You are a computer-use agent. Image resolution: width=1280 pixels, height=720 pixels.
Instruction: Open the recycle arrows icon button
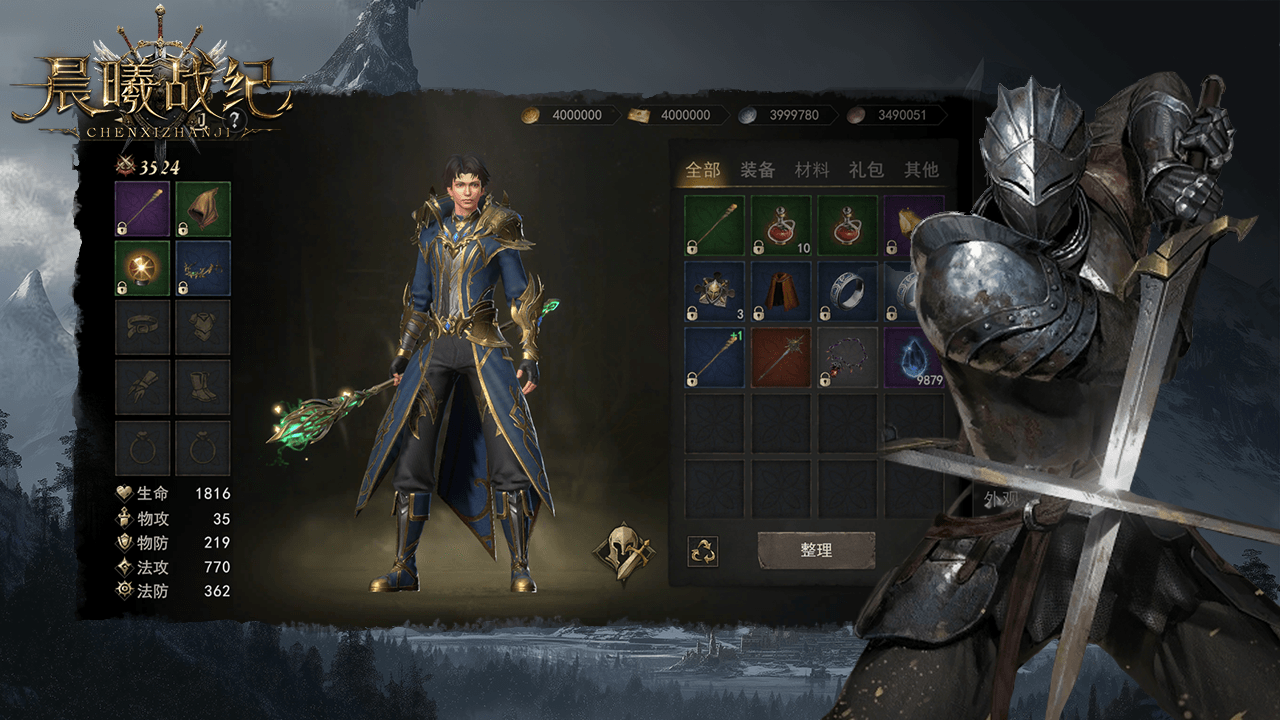point(703,551)
